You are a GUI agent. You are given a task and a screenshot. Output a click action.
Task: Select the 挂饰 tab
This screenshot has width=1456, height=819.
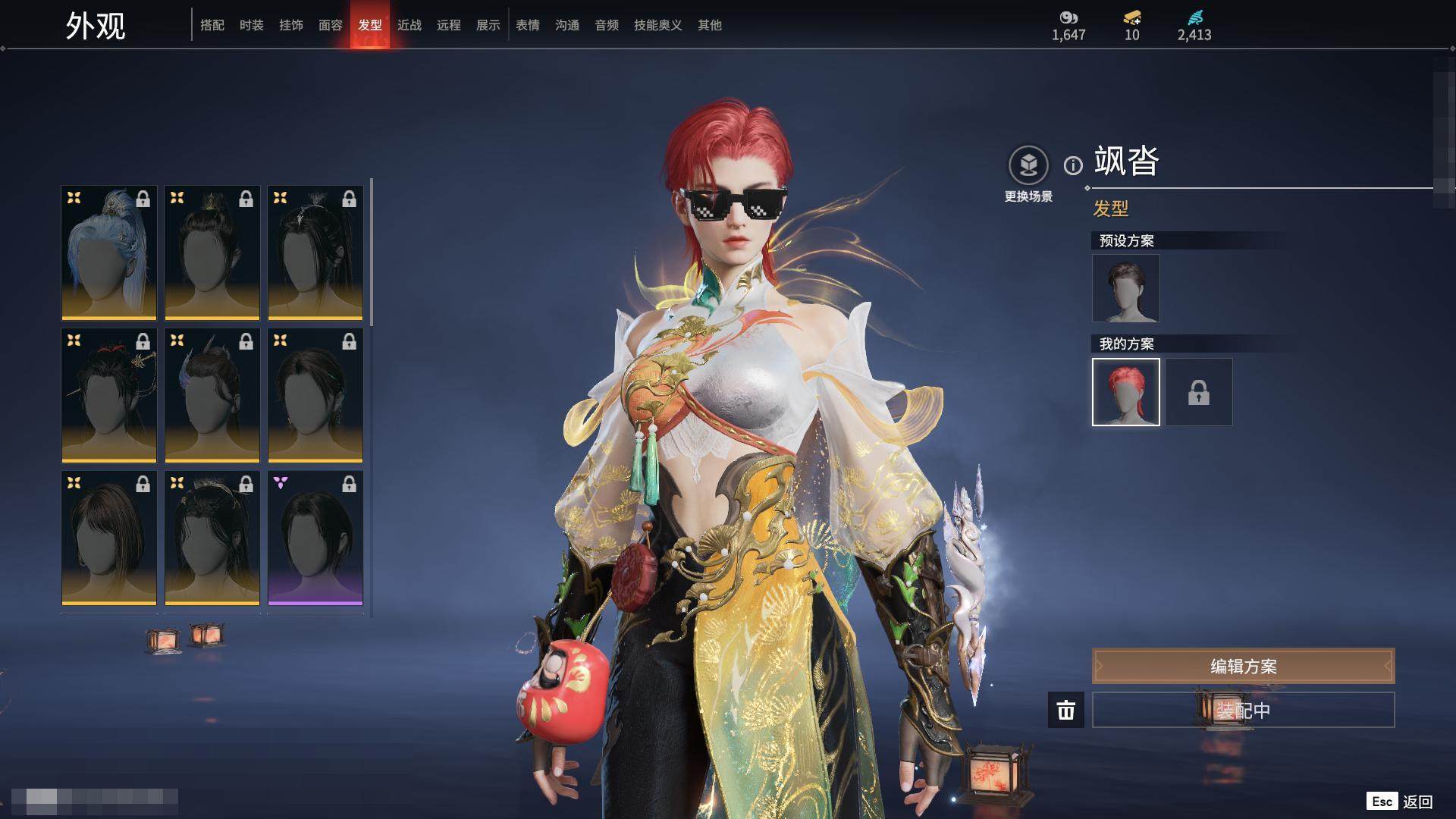click(291, 25)
